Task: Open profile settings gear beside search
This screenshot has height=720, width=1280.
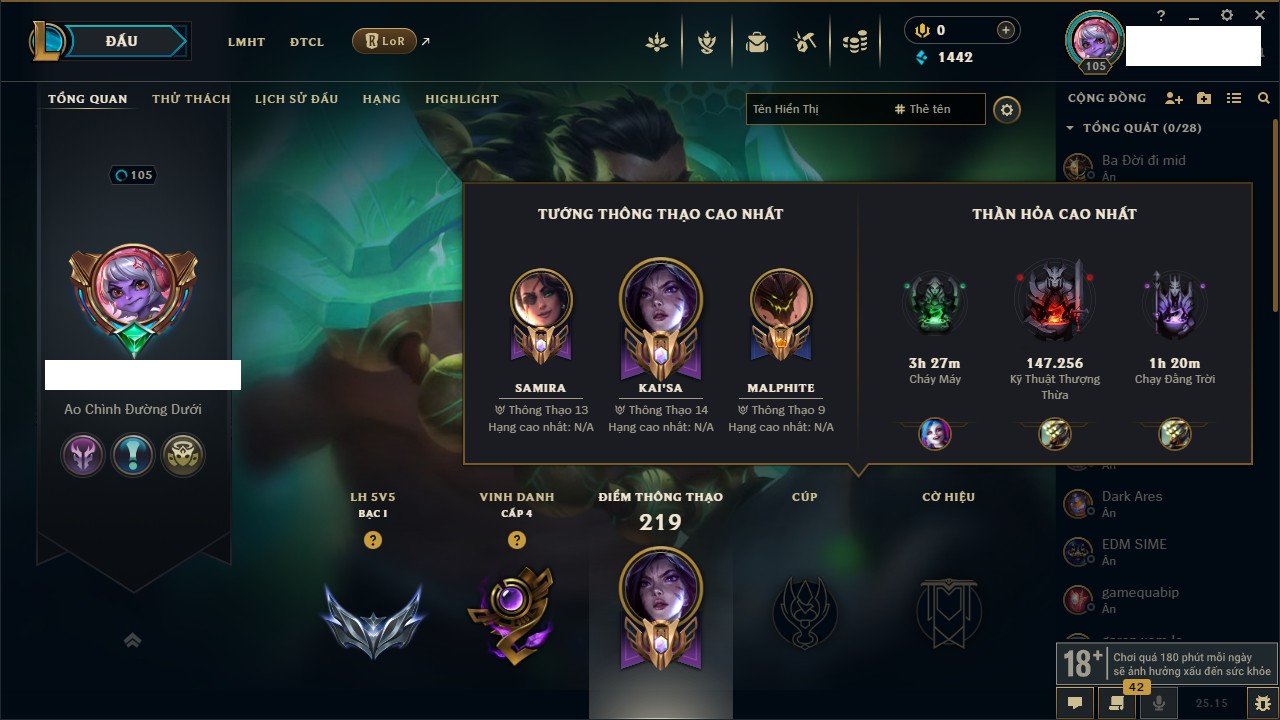Action: 1007,109
